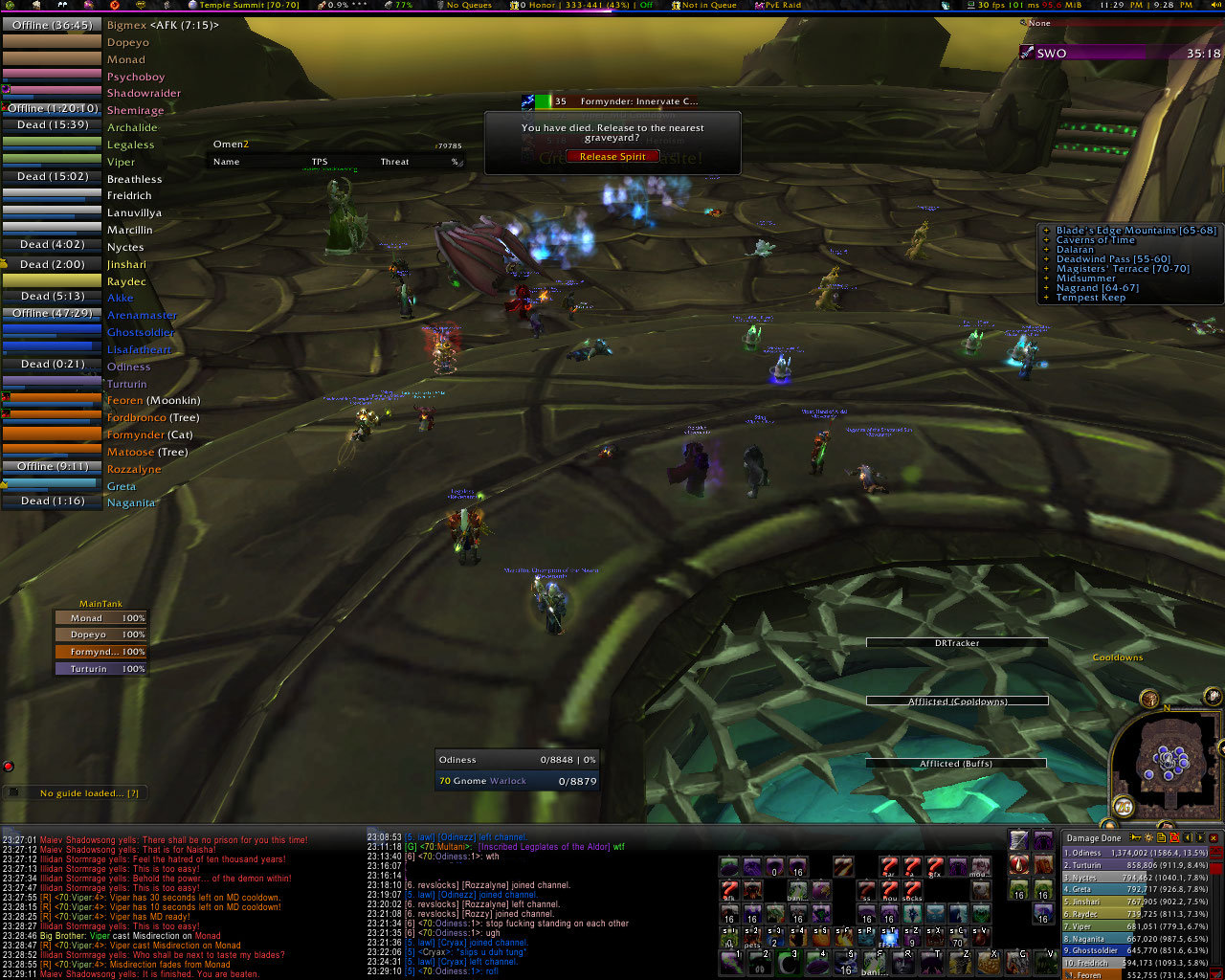The image size is (1225, 980).
Task: Click the Release Spirit button
Action: [612, 156]
